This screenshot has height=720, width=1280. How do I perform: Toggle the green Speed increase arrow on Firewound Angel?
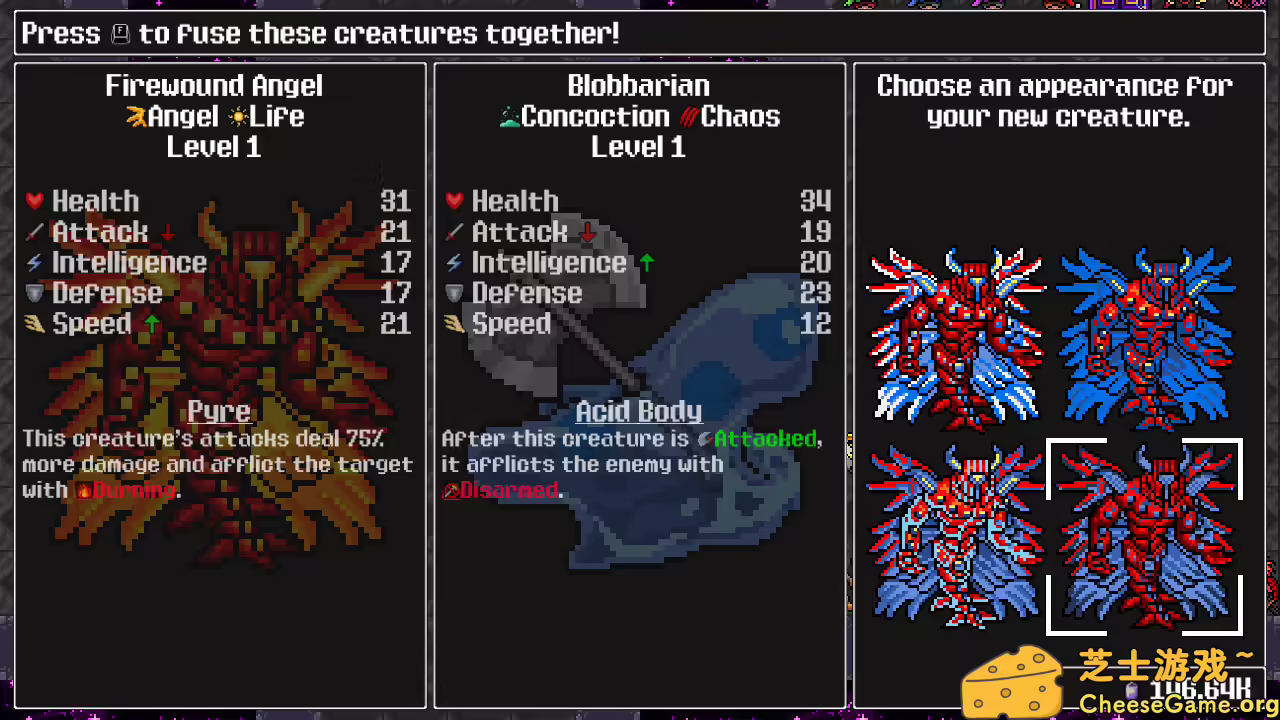[150, 322]
